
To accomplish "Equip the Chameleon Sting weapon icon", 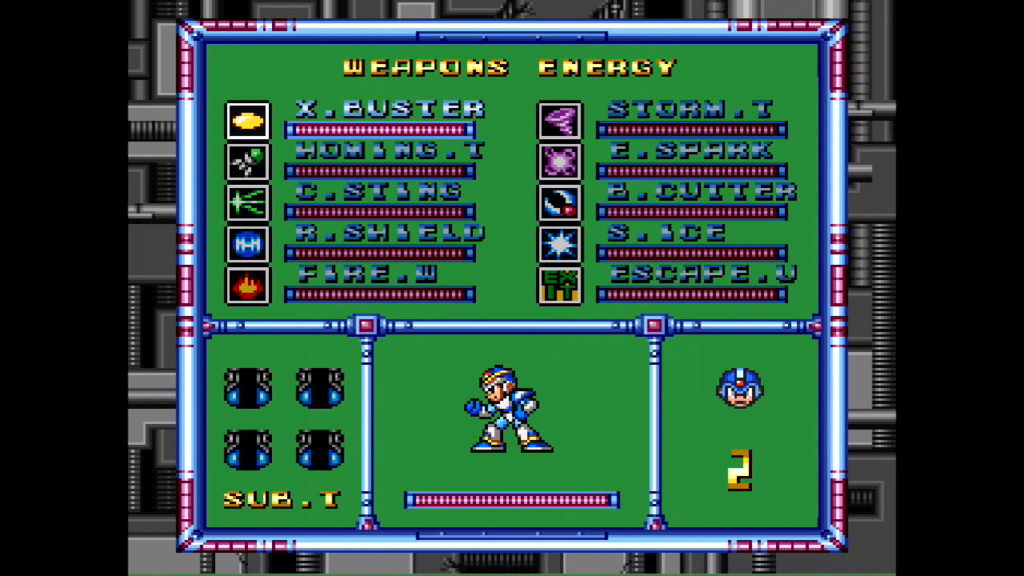I will (x=246, y=203).
